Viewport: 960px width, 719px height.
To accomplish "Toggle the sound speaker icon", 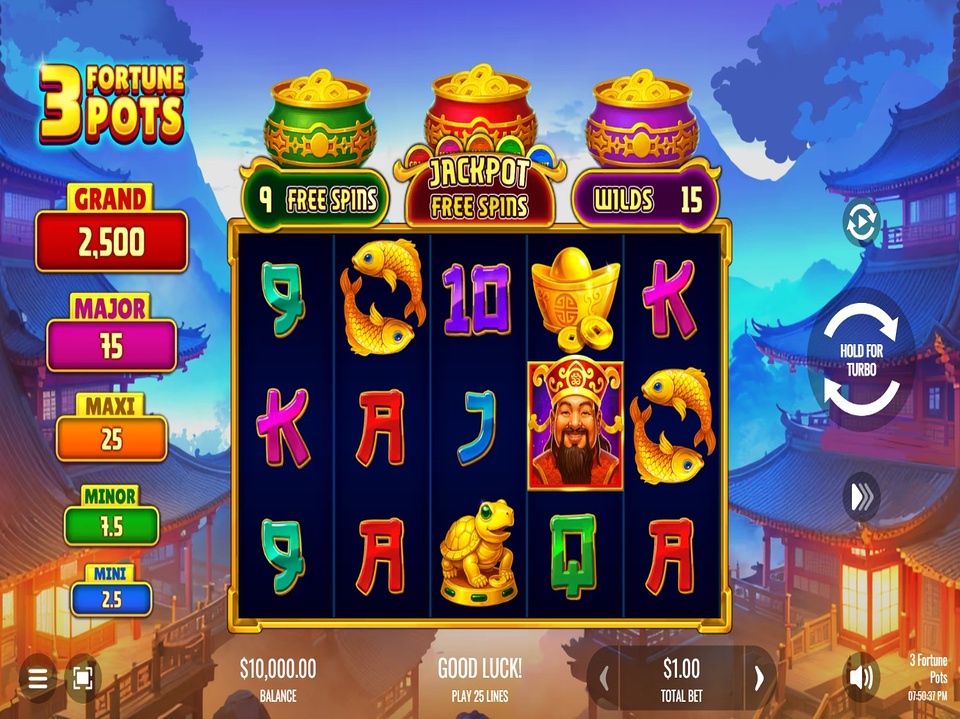I will [860, 678].
